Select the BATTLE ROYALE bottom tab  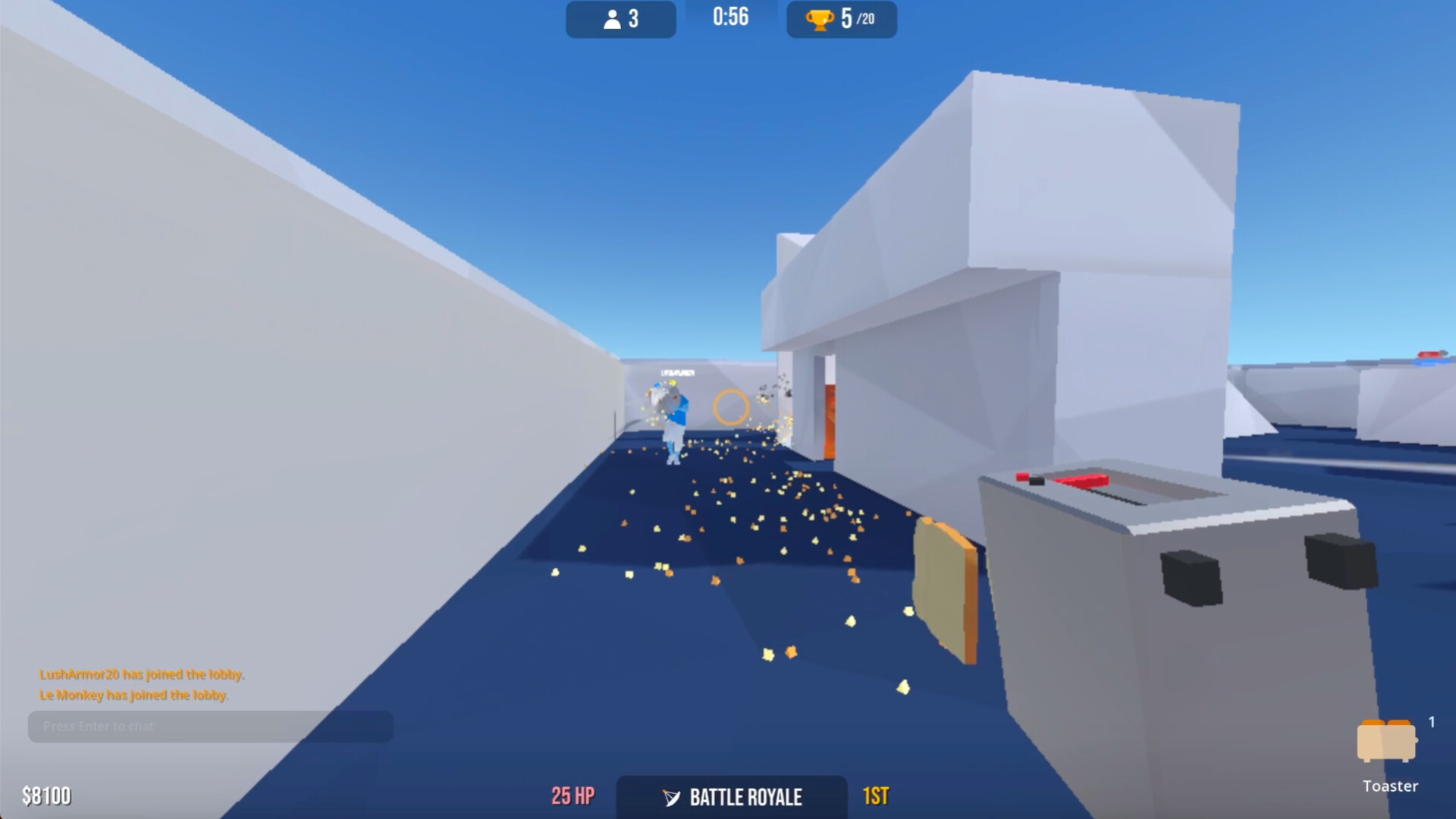(732, 798)
